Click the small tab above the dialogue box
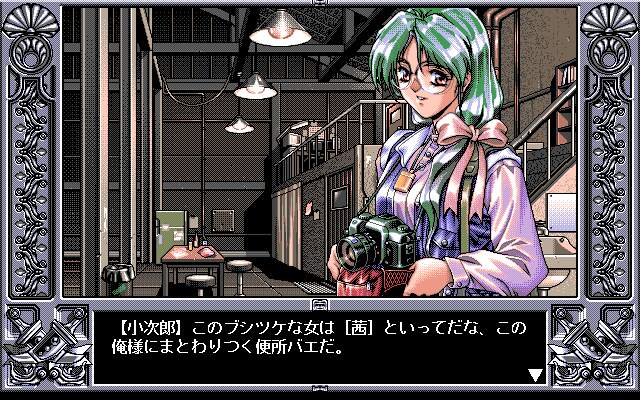 pos(320,303)
